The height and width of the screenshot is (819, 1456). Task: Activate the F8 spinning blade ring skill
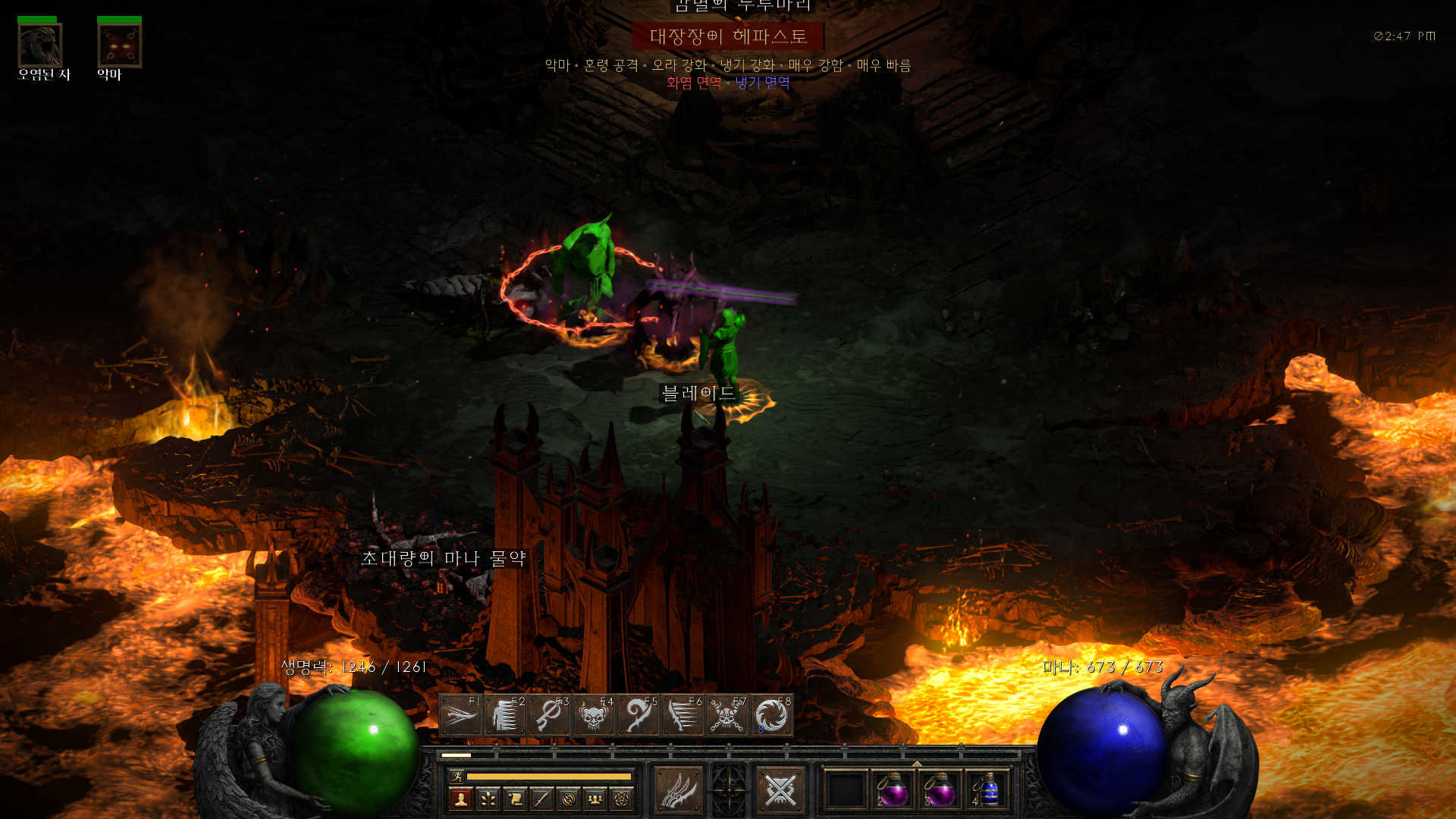click(x=771, y=714)
